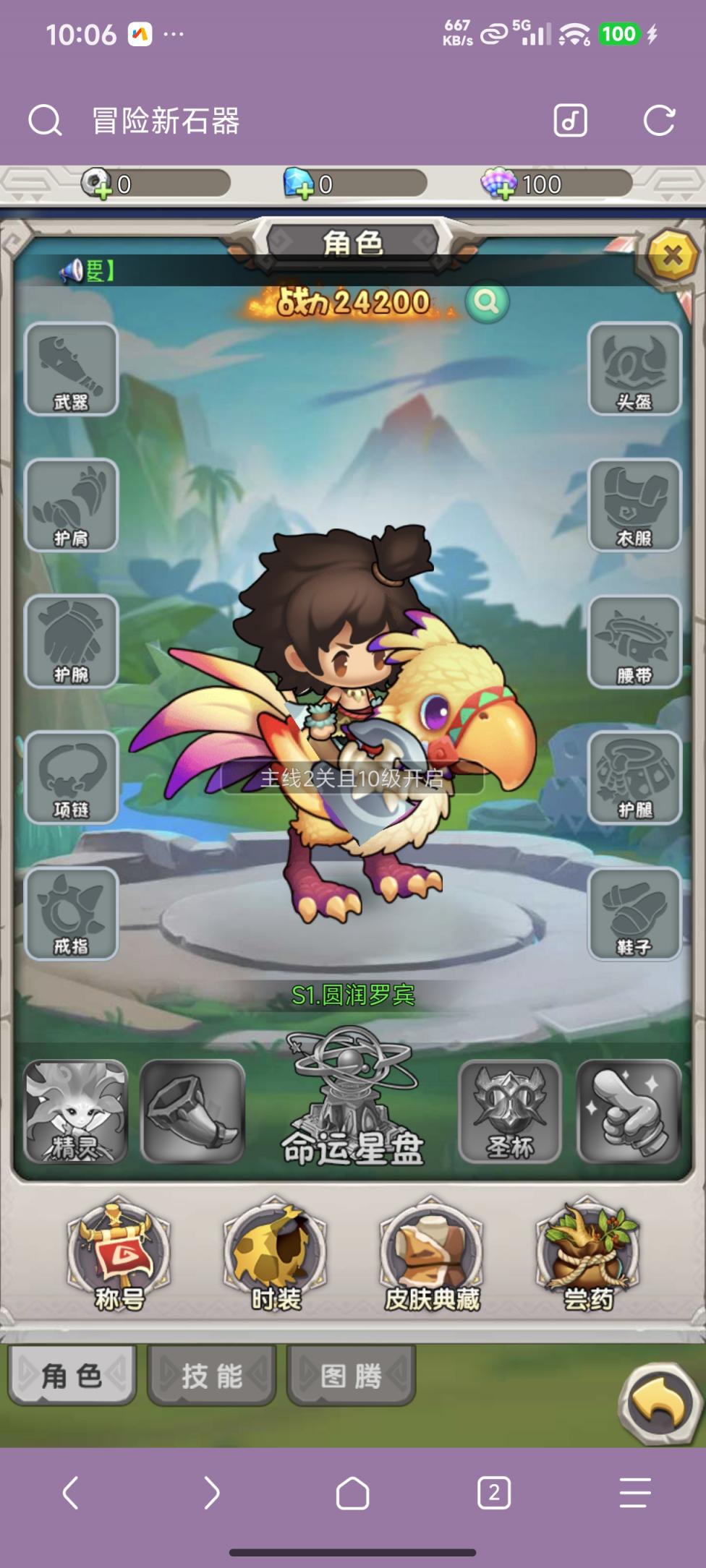Switch to the 技能 skills tab
Viewport: 706px width, 1568px height.
point(211,1376)
